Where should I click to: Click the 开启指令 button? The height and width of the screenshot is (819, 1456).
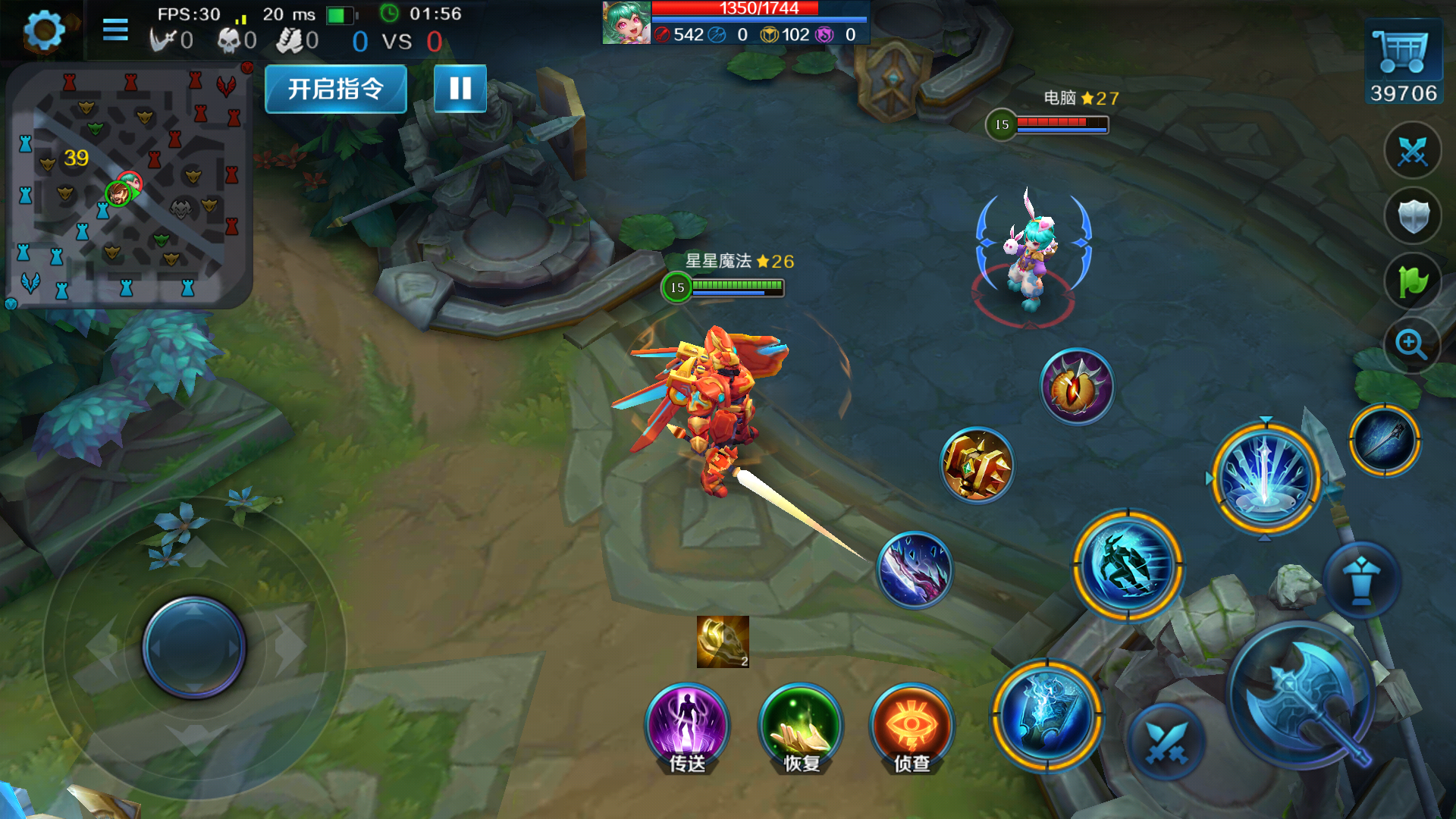tap(335, 89)
